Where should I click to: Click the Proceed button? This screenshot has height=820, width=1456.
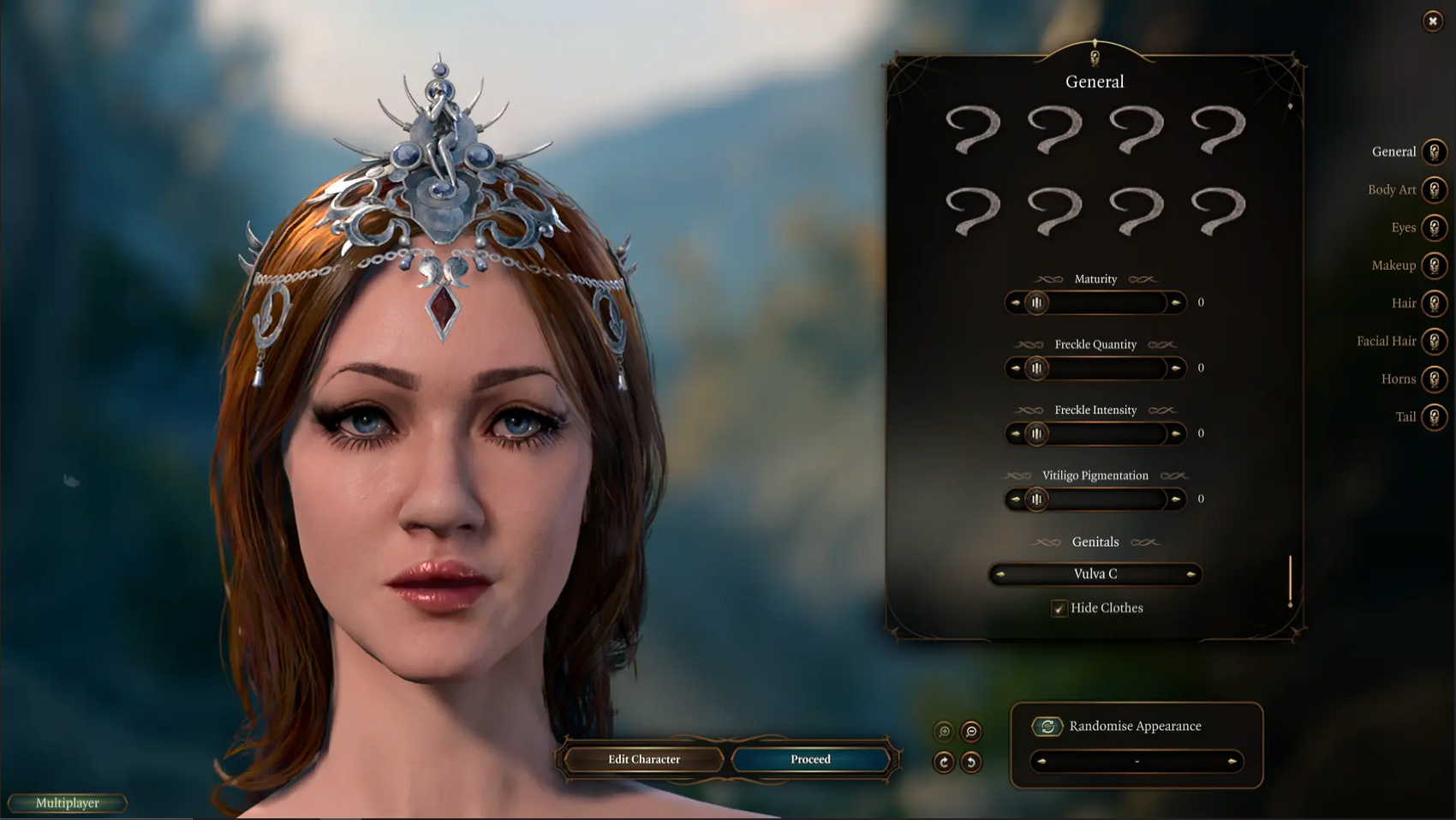tap(809, 759)
